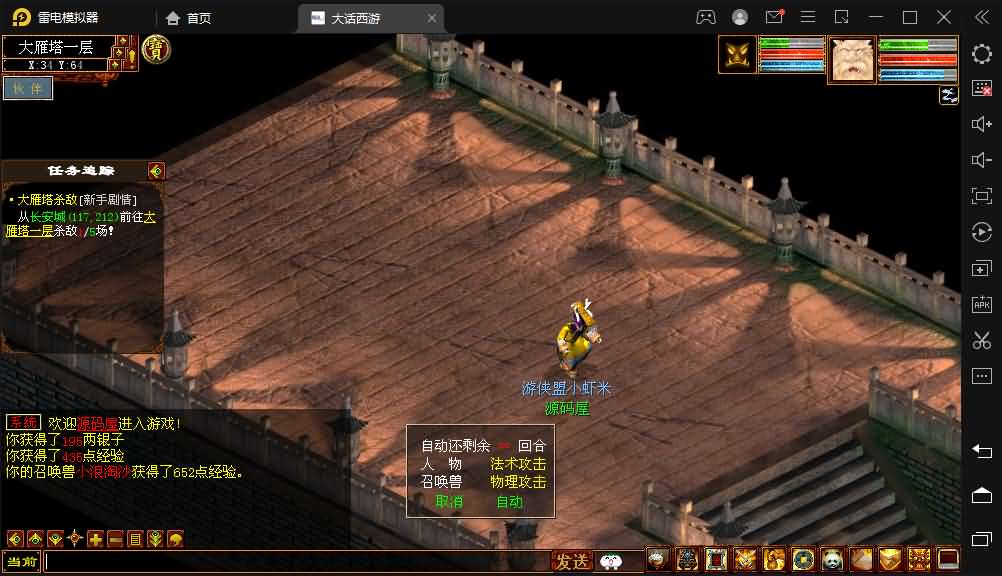The height and width of the screenshot is (576, 1002).
Task: Send the chat message with 发送
Action: pyautogui.click(x=573, y=562)
